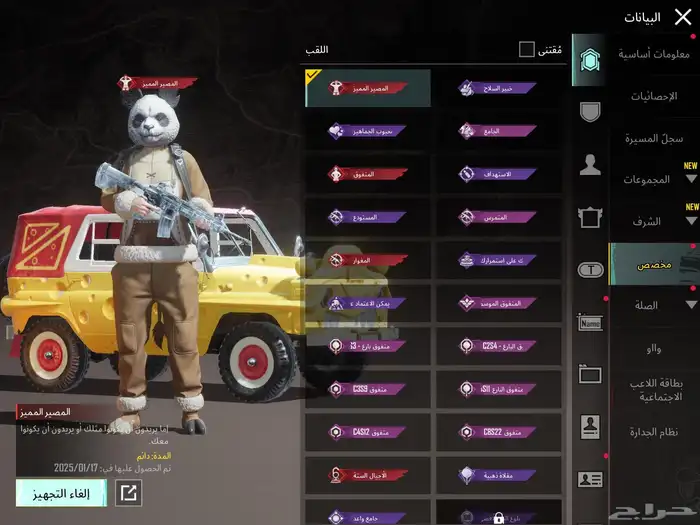Close the data panel with the X
This screenshot has width=700, height=525.
point(683,16)
